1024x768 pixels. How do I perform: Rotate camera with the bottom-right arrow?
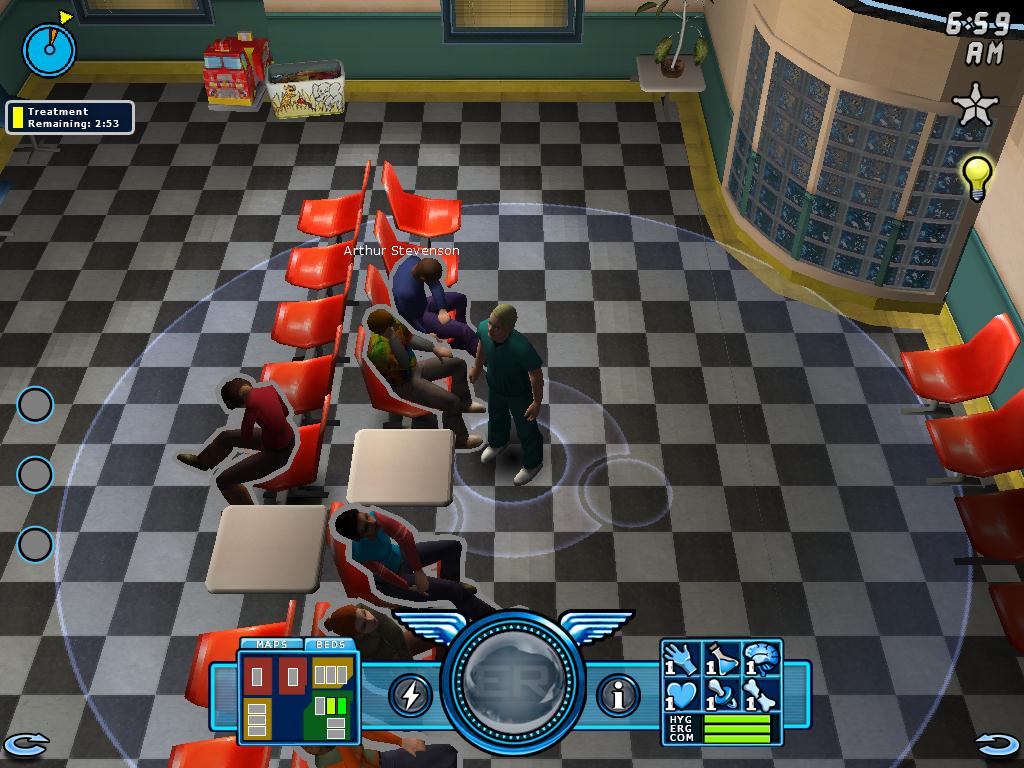click(x=997, y=744)
